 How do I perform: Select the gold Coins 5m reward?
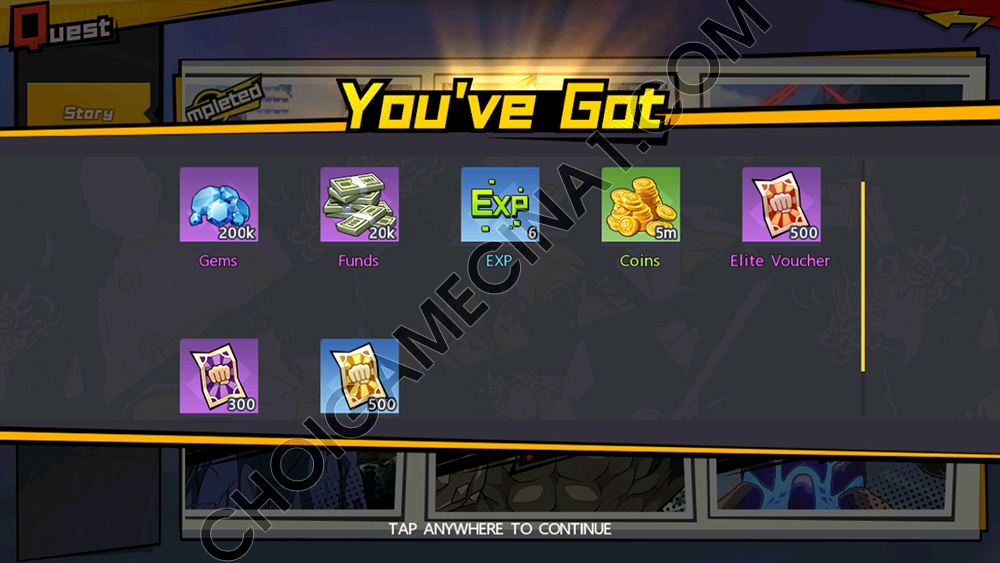pos(640,205)
